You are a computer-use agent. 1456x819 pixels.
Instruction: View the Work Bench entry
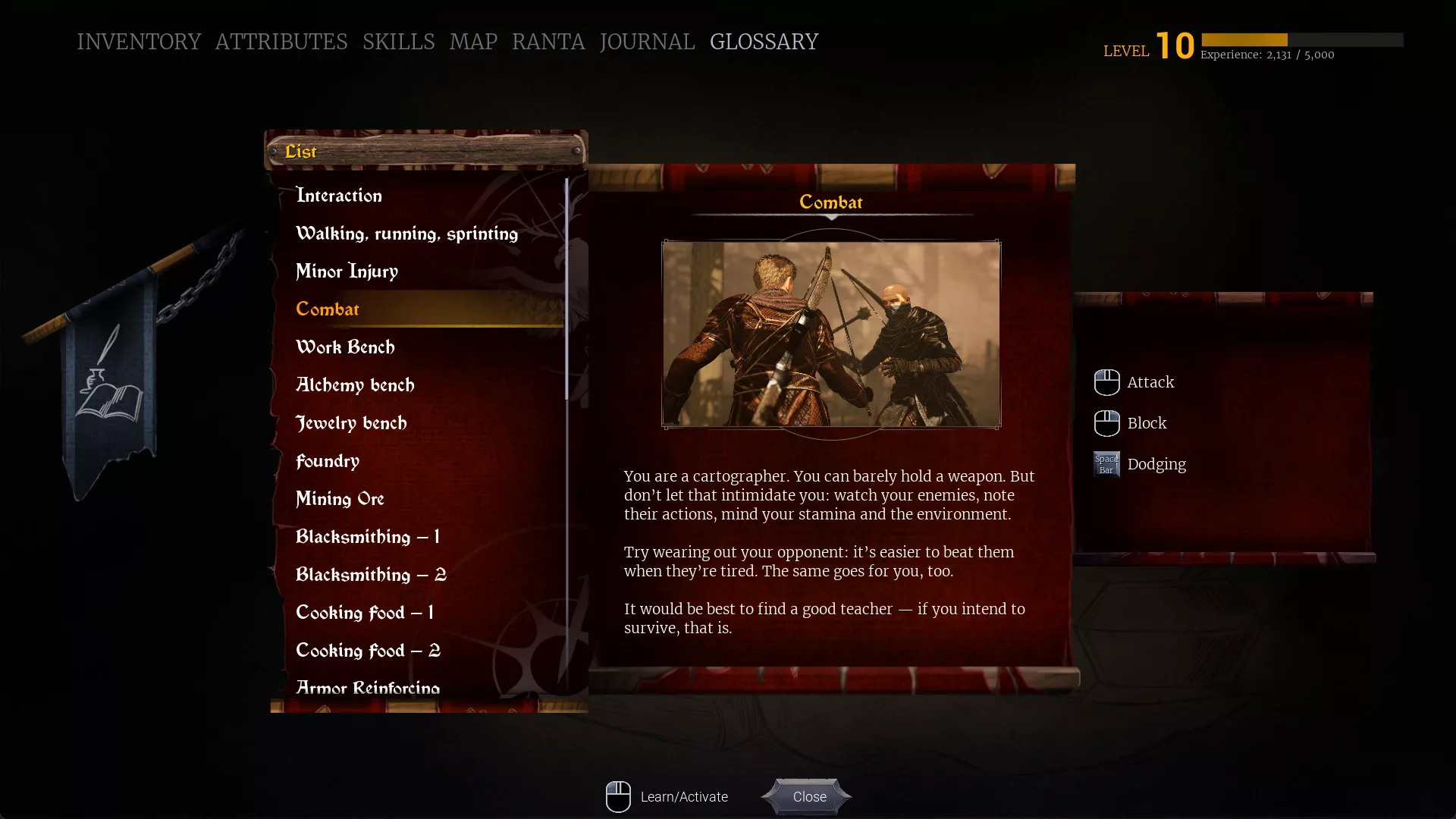(x=345, y=347)
